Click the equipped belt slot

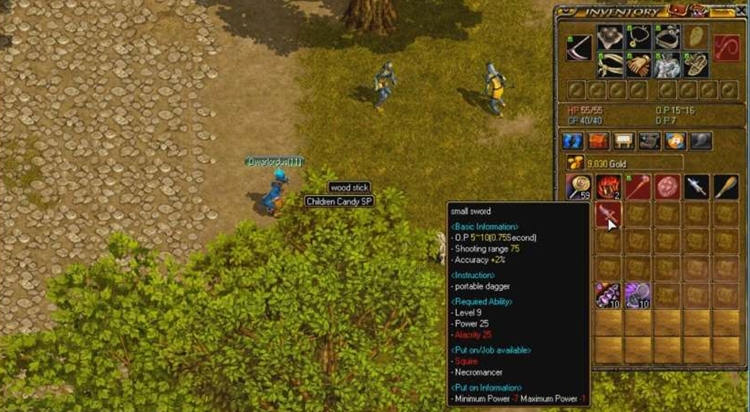[609, 64]
